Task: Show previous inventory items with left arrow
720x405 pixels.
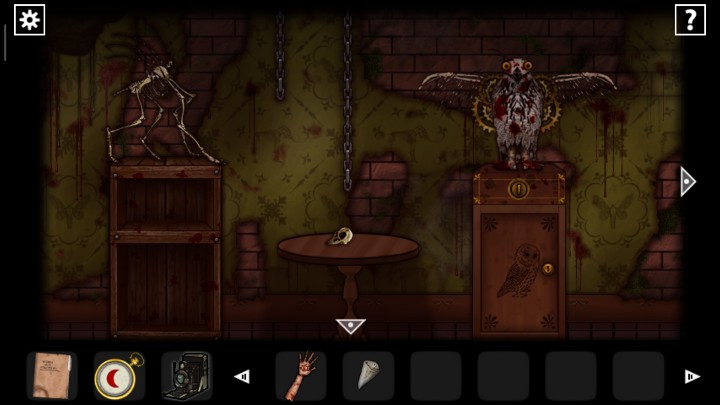Action: click(241, 377)
